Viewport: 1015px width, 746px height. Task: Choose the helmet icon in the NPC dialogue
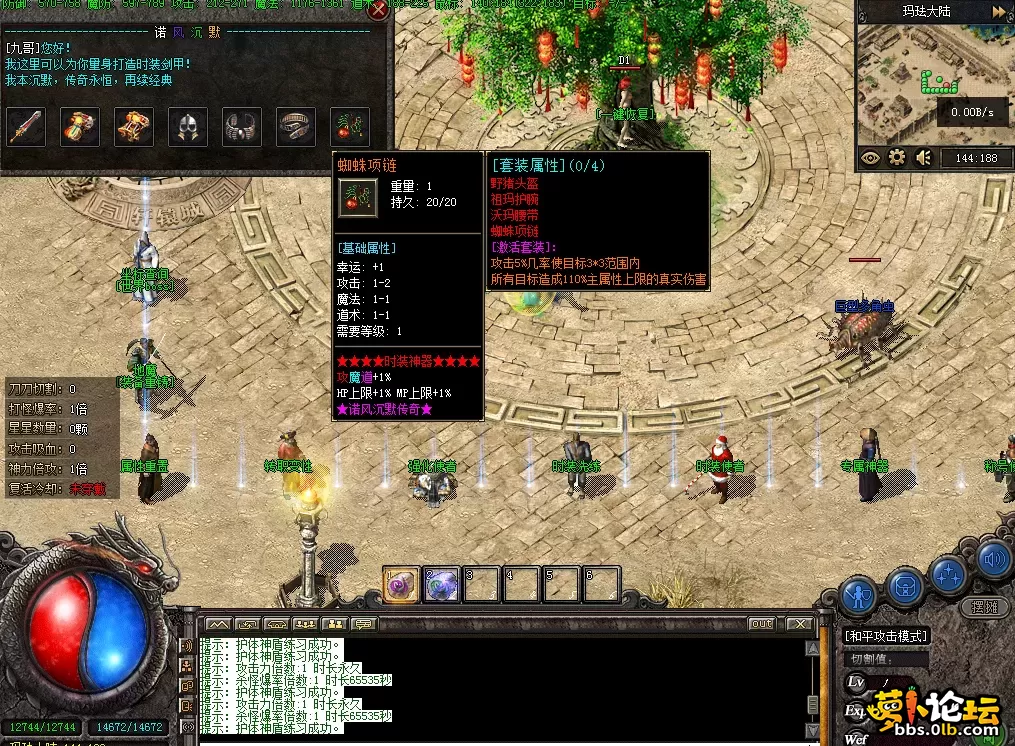(188, 127)
